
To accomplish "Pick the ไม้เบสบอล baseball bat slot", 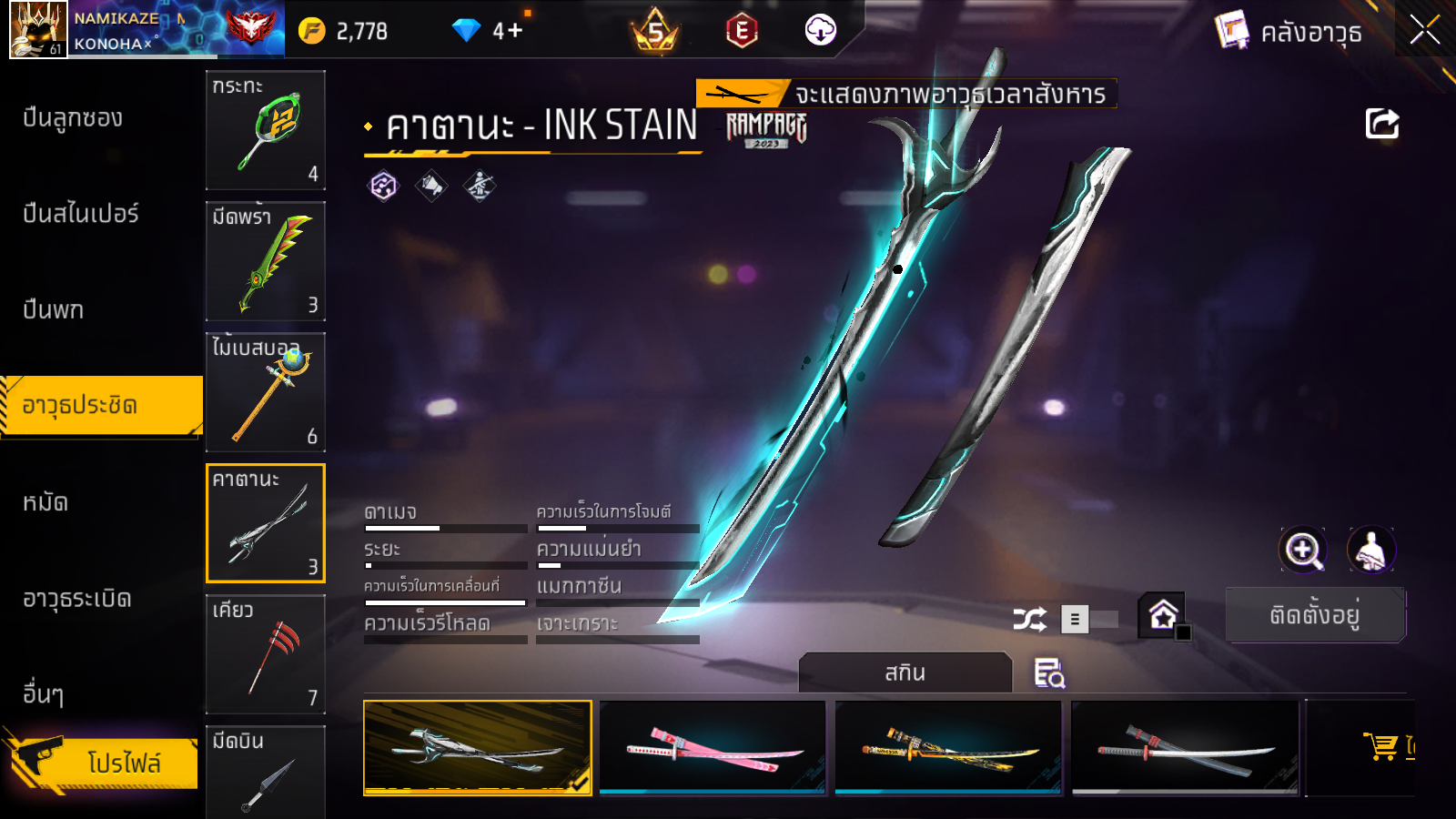I will [x=266, y=392].
